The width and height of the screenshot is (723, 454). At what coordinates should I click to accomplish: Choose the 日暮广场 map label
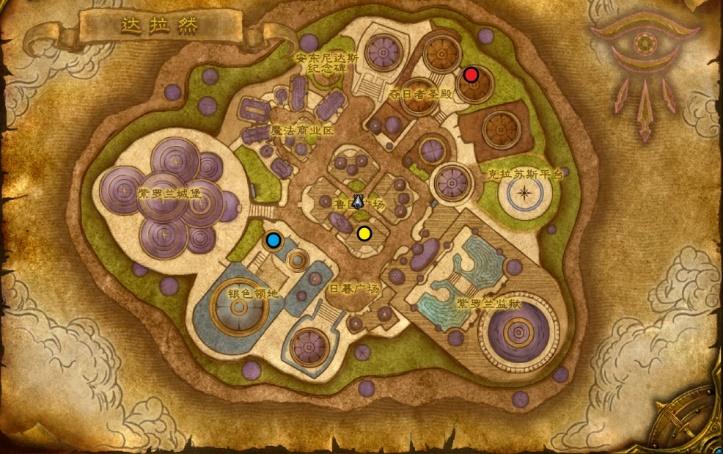[355, 289]
